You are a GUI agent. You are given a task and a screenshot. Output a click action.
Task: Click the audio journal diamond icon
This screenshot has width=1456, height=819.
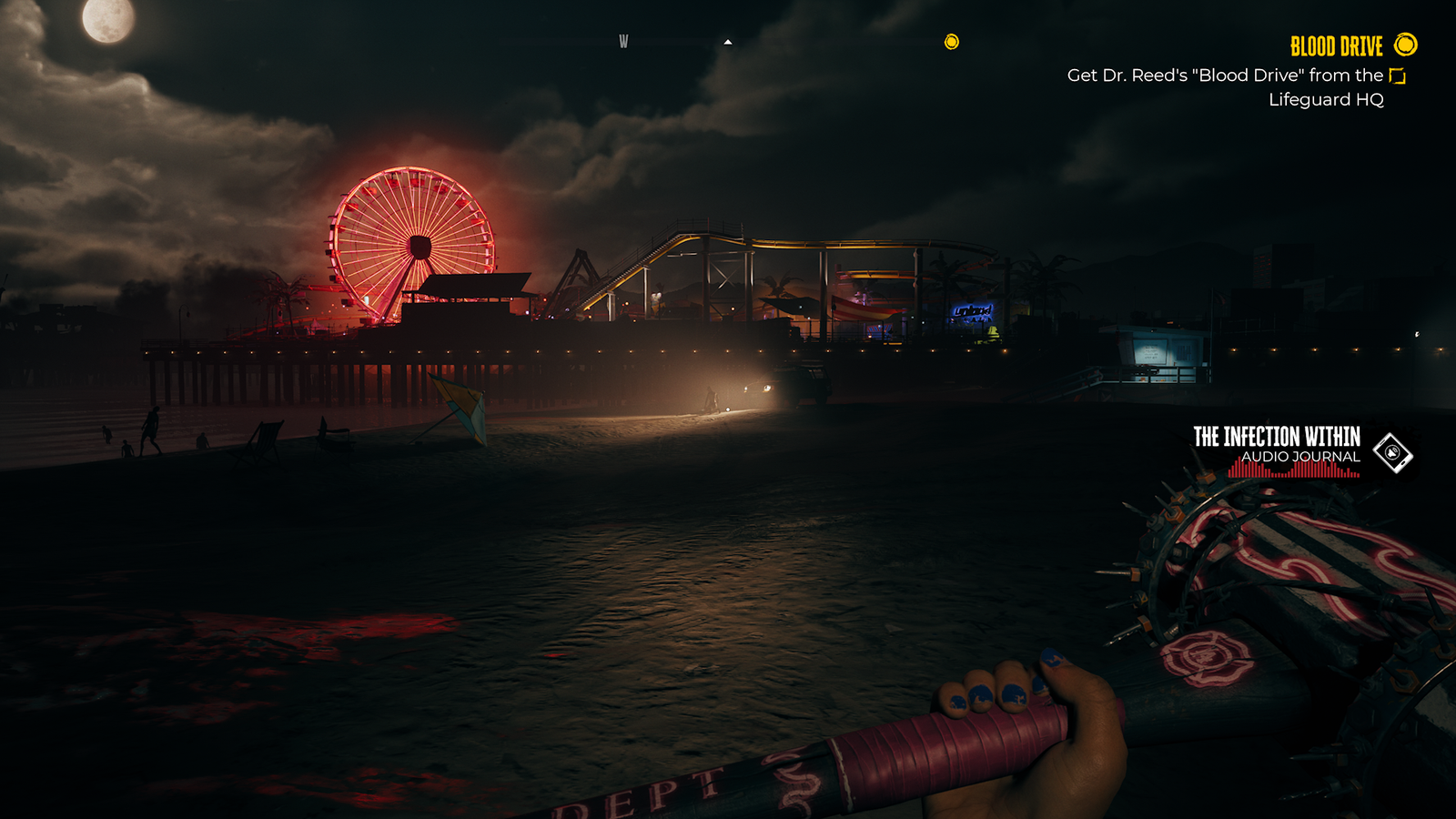coord(1392,452)
